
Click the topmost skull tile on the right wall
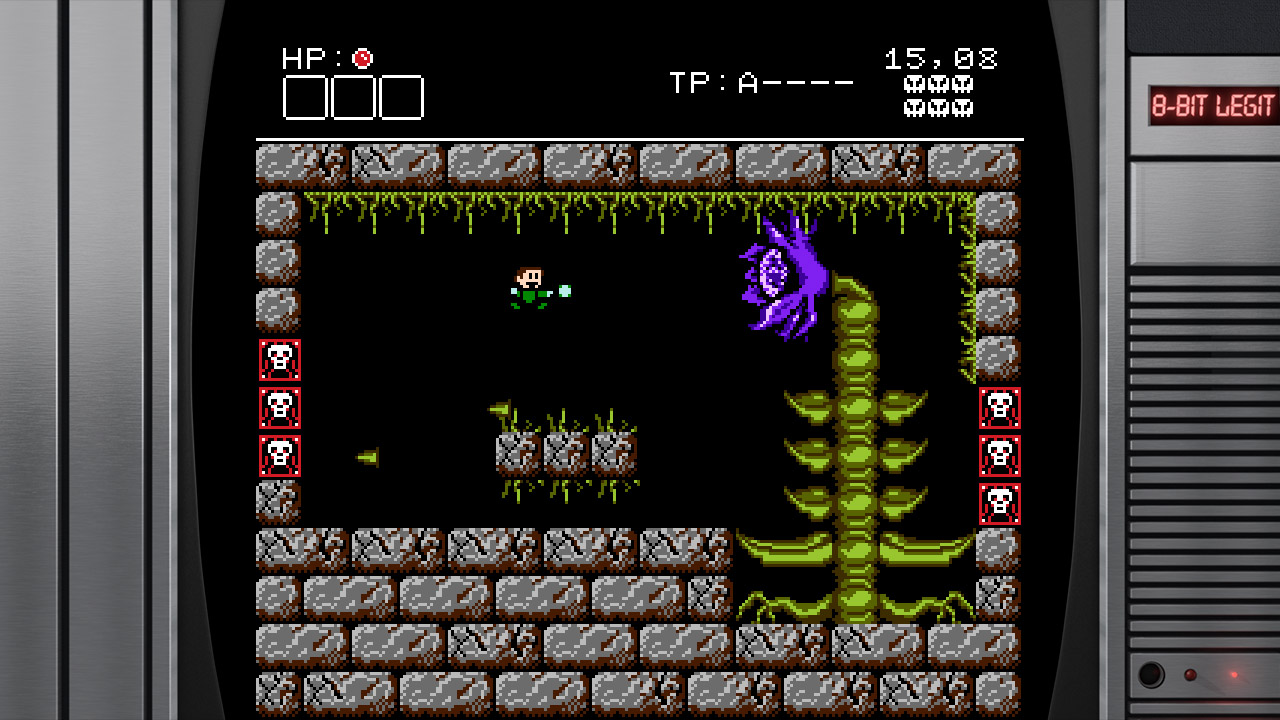click(x=998, y=410)
